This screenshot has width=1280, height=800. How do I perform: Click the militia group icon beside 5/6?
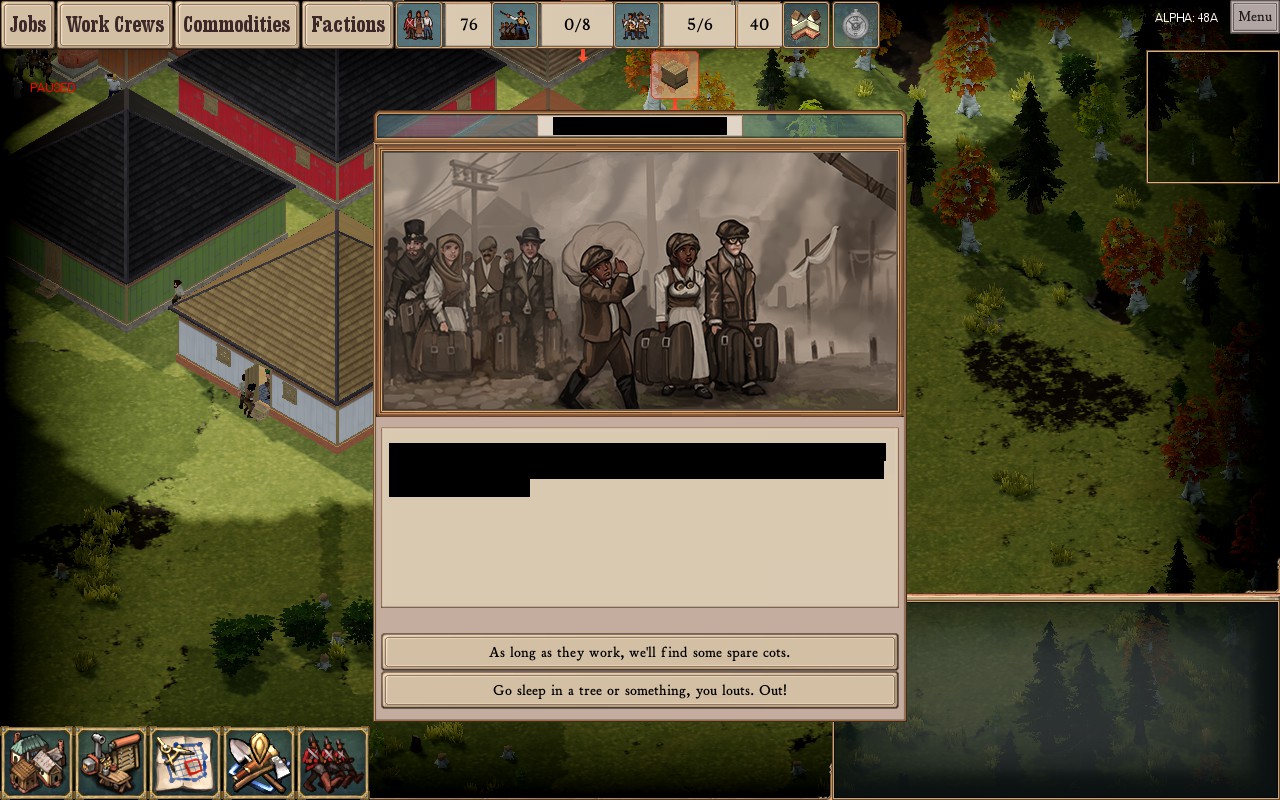[637, 23]
